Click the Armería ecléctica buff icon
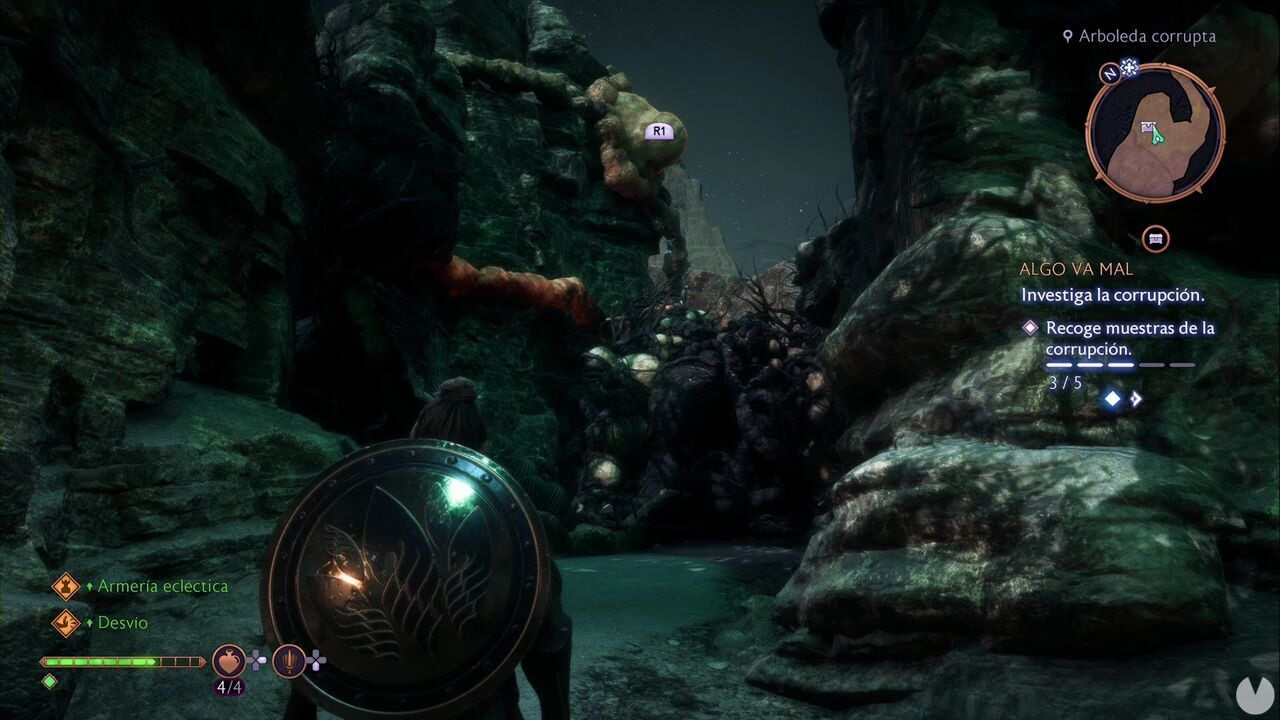Screen dimensions: 1280x720 click(x=65, y=586)
